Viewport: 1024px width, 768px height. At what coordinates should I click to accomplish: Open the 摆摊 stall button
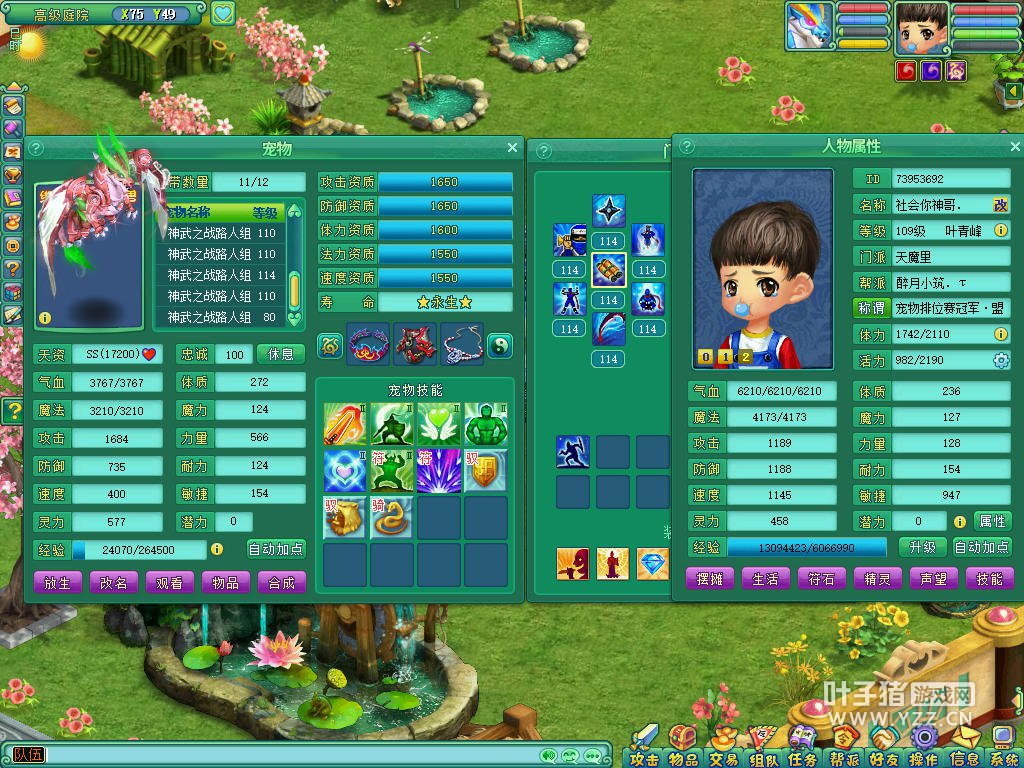click(710, 579)
